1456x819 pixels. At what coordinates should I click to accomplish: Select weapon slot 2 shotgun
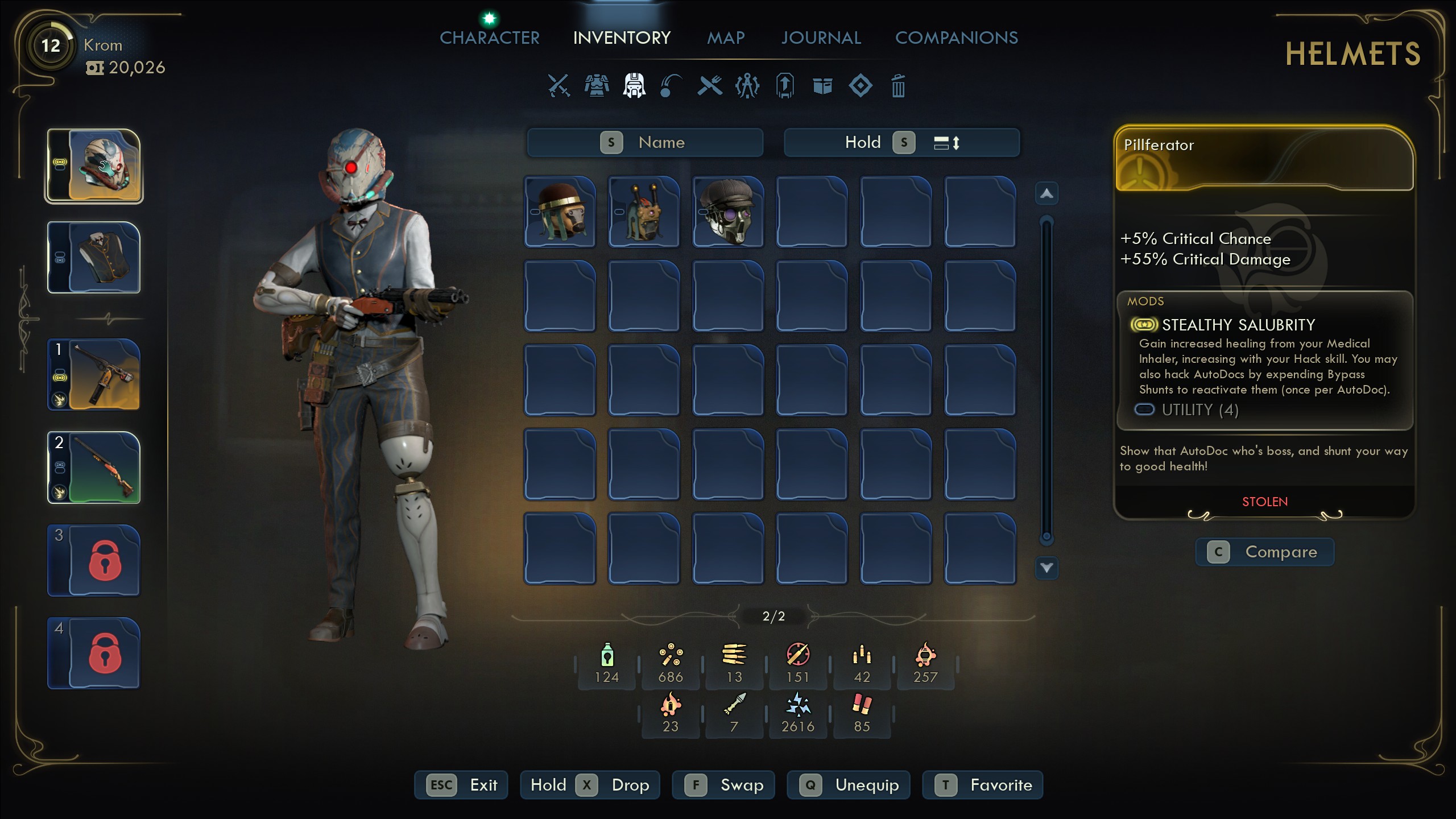pyautogui.click(x=93, y=468)
